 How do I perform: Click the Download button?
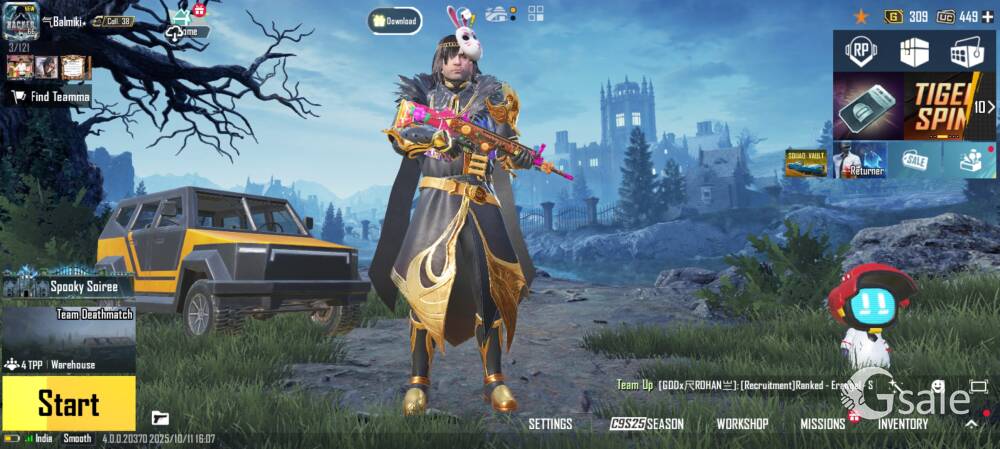point(394,21)
